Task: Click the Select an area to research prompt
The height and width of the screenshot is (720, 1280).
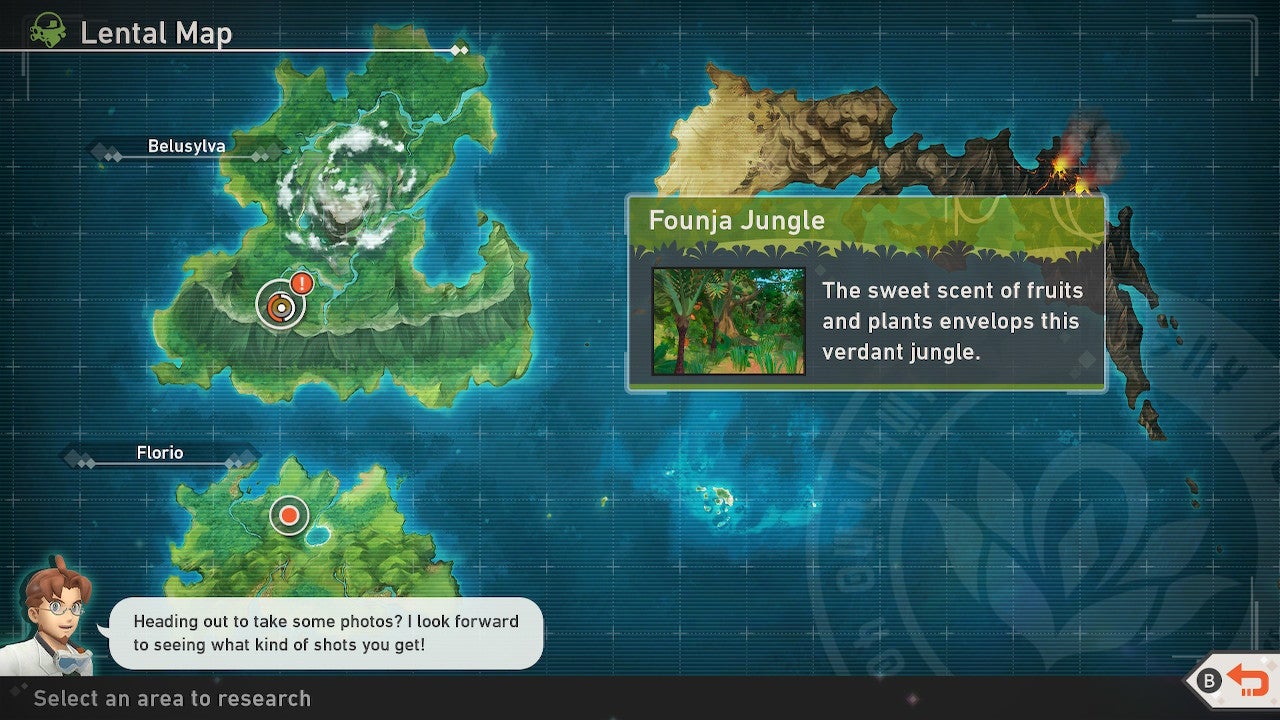Action: (x=172, y=699)
